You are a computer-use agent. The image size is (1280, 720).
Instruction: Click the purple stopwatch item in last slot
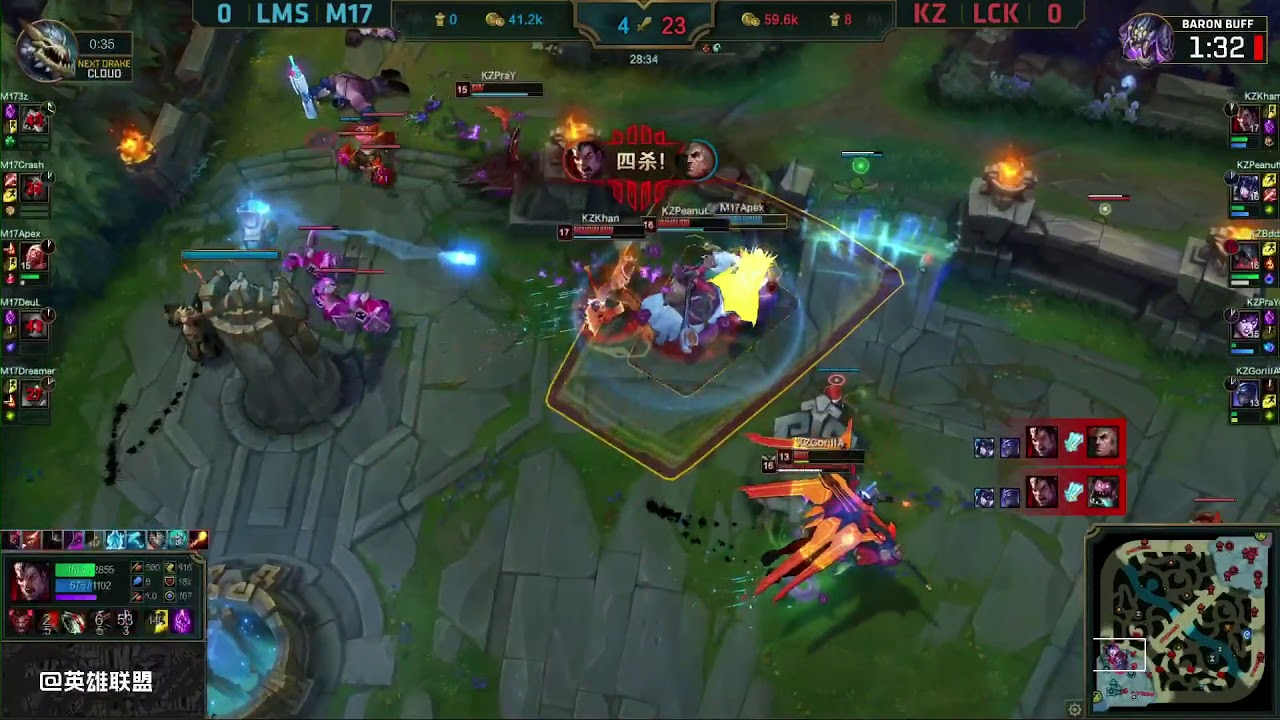tap(179, 620)
